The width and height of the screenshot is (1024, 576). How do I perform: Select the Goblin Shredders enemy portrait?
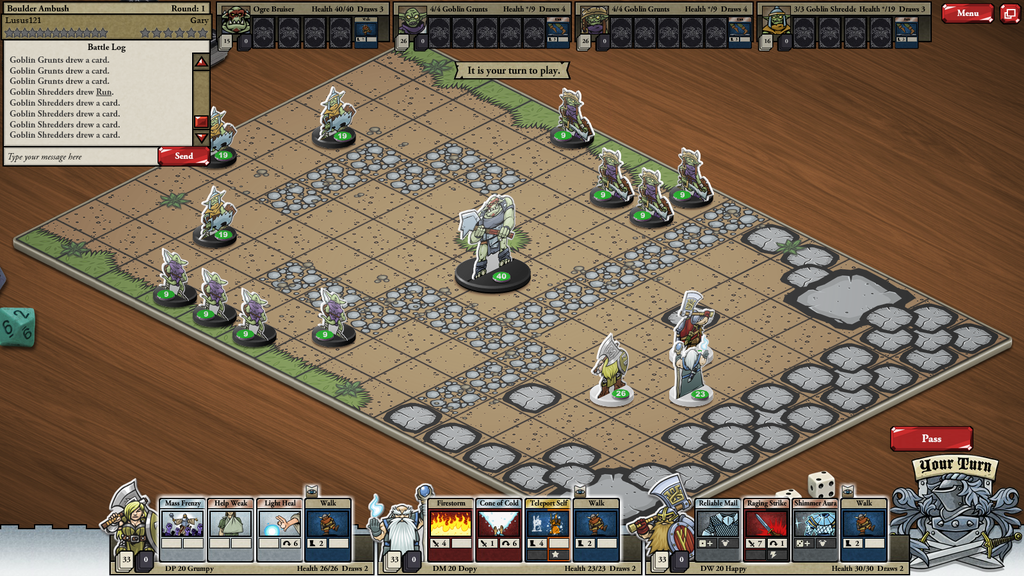point(775,20)
